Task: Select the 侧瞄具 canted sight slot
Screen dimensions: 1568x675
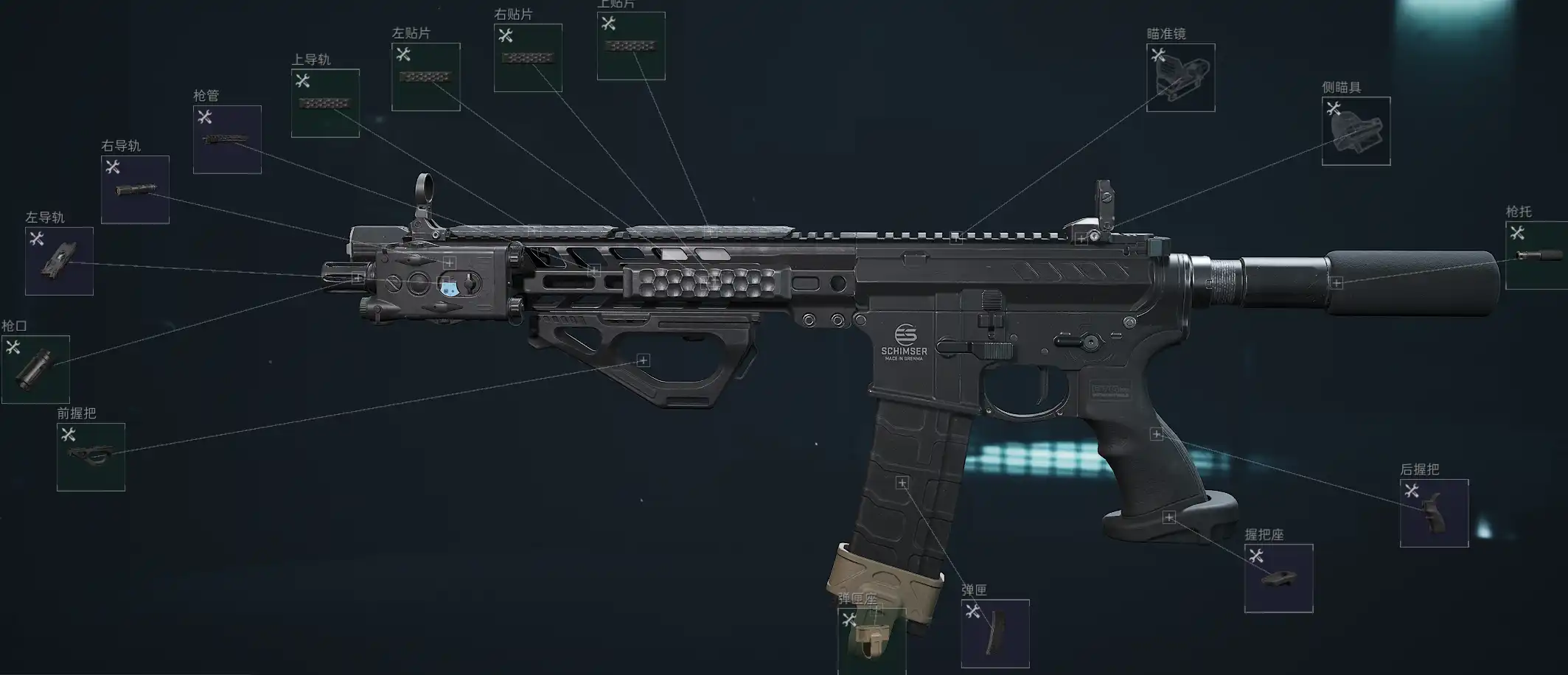Action: coord(1356,131)
